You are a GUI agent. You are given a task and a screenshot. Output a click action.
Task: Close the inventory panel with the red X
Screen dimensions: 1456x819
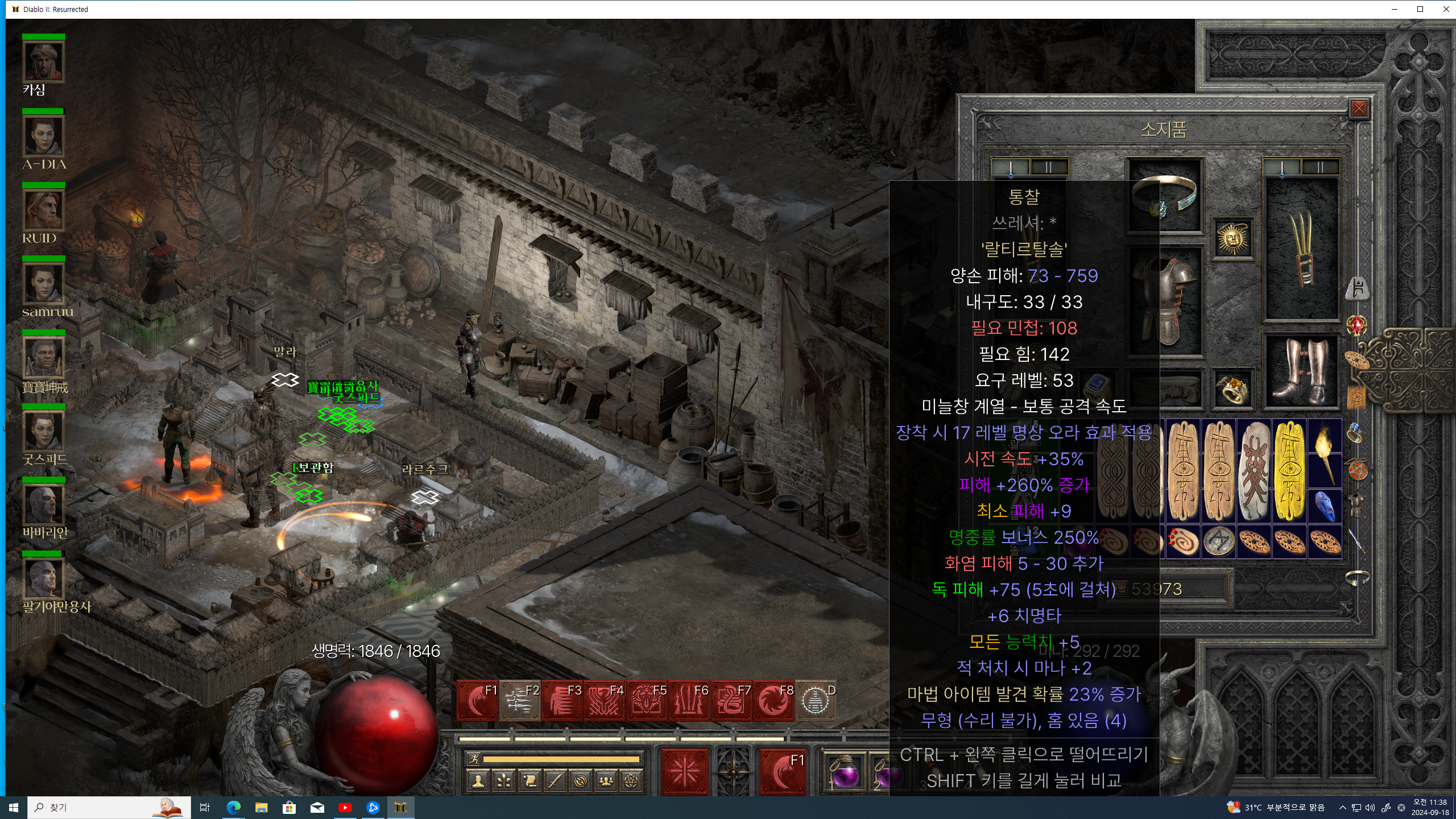tap(1359, 108)
